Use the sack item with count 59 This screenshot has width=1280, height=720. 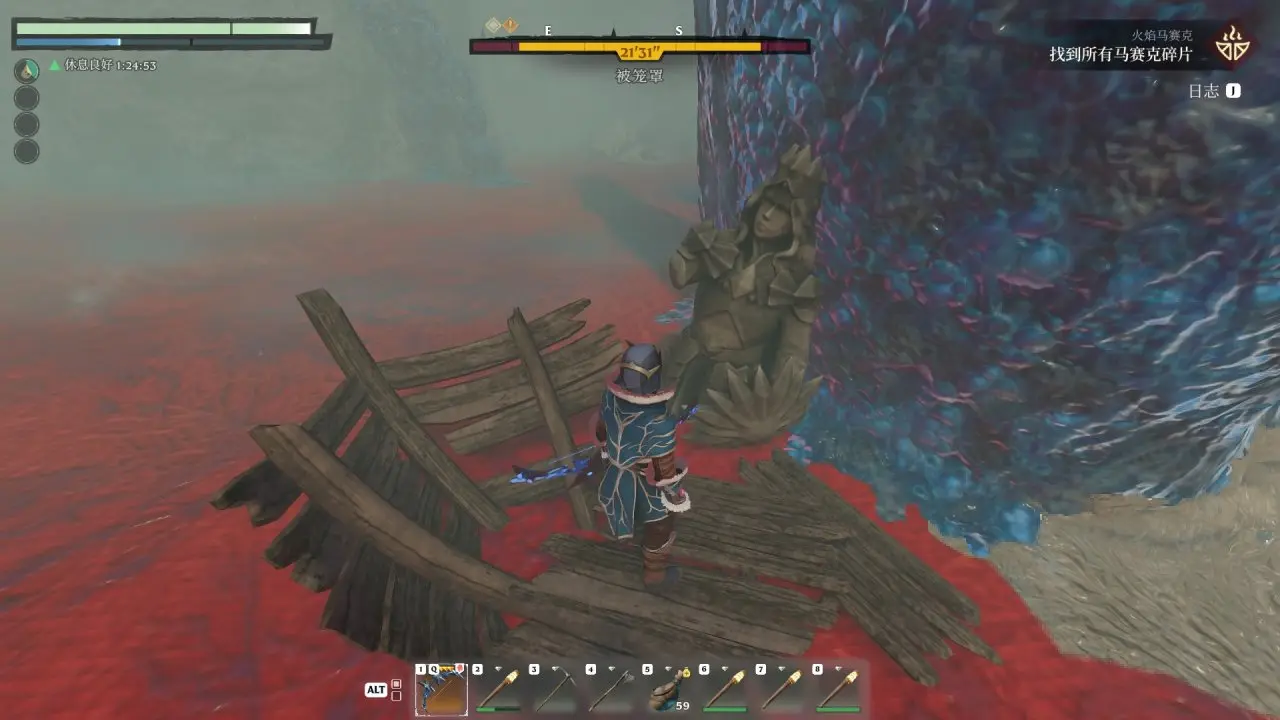click(668, 690)
